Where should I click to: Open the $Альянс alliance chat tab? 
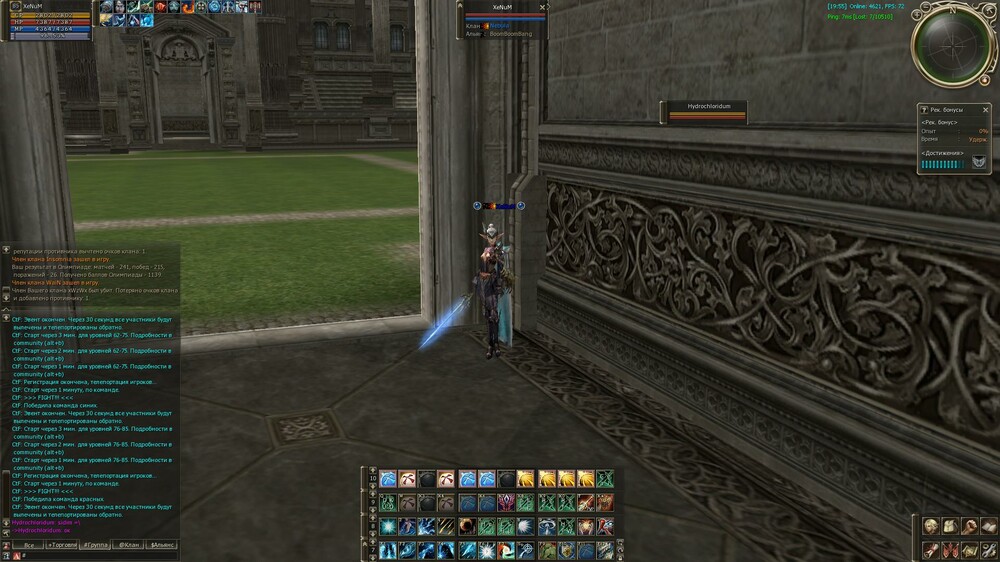[161, 545]
